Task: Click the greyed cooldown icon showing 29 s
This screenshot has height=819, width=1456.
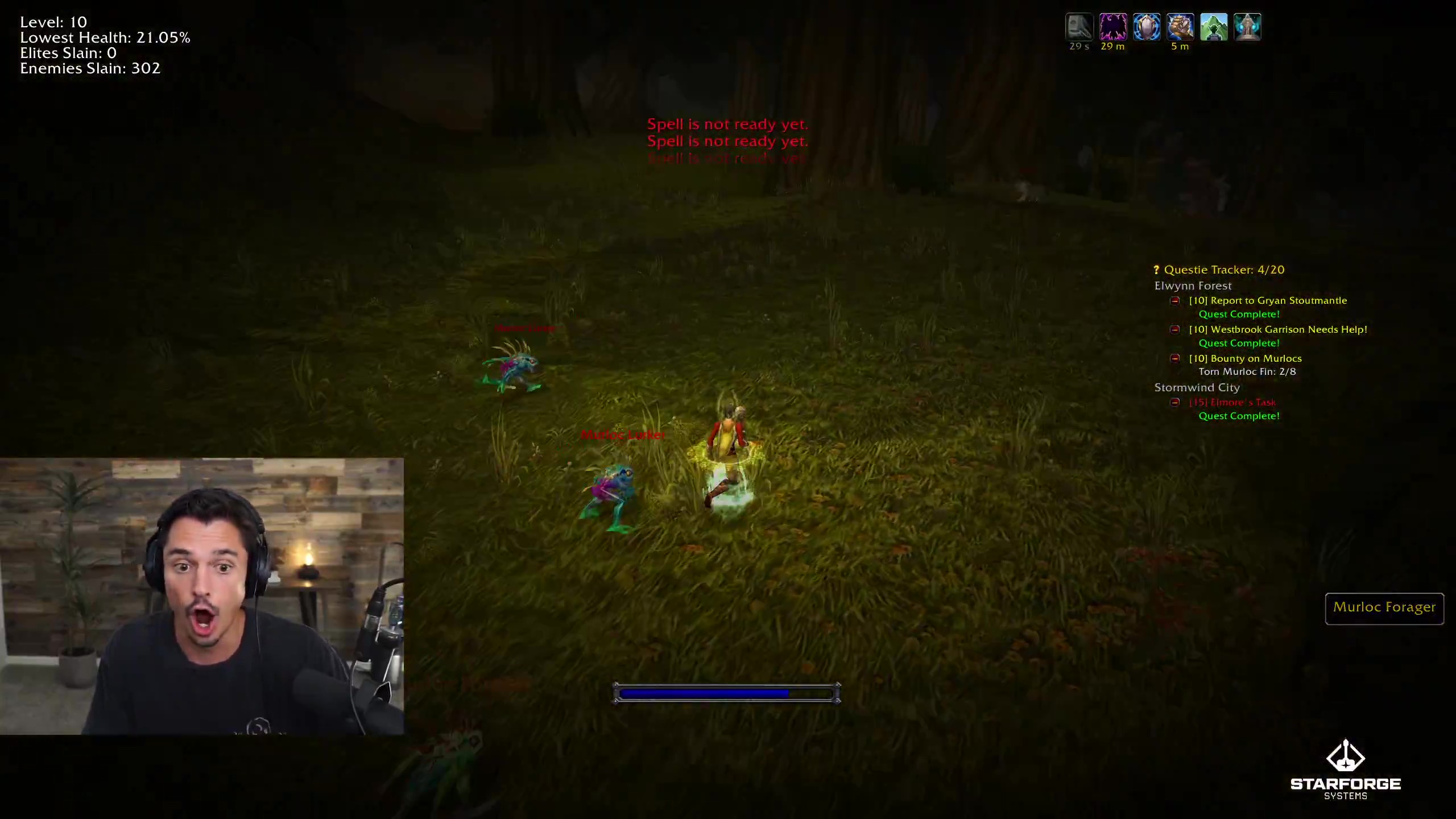Action: coord(1080,26)
